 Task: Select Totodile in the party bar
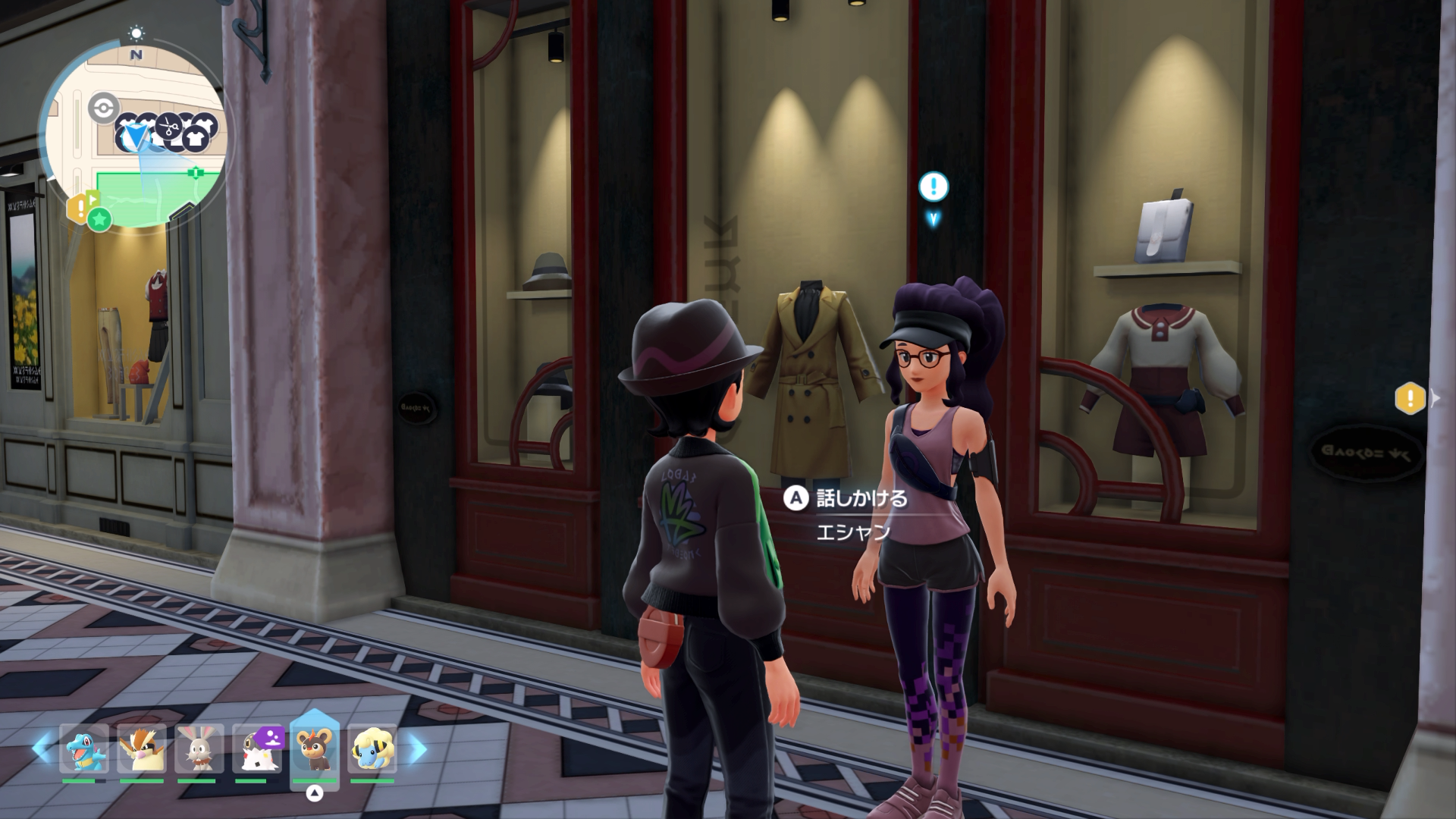coord(84,748)
